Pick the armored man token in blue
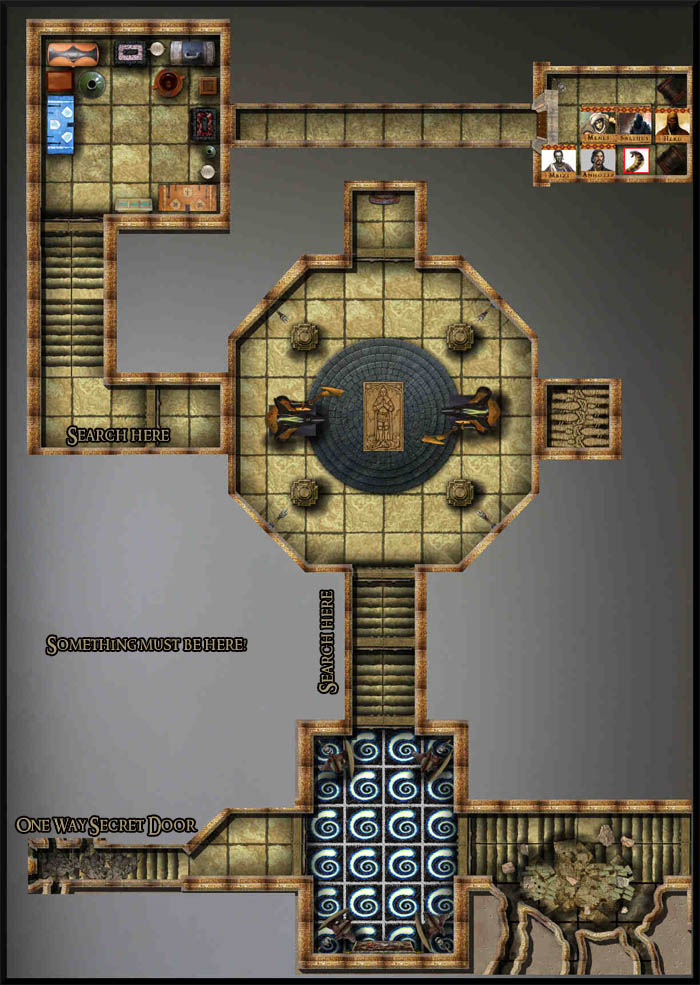This screenshot has width=700, height=985. coord(558,160)
